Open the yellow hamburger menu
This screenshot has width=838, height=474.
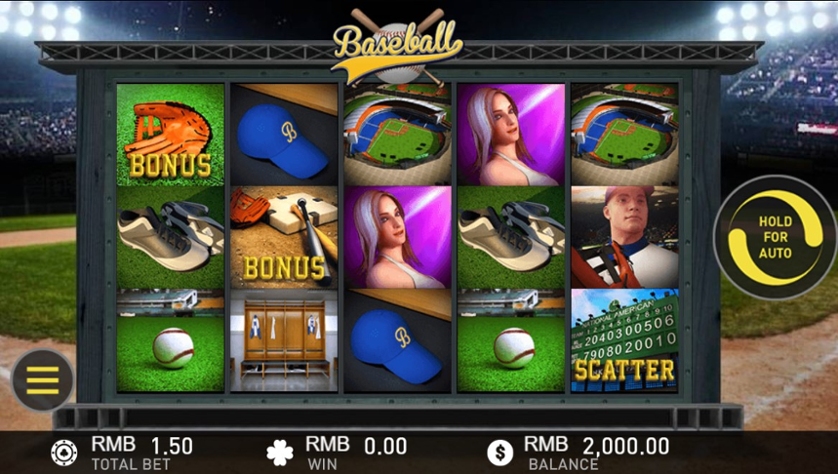click(42, 380)
